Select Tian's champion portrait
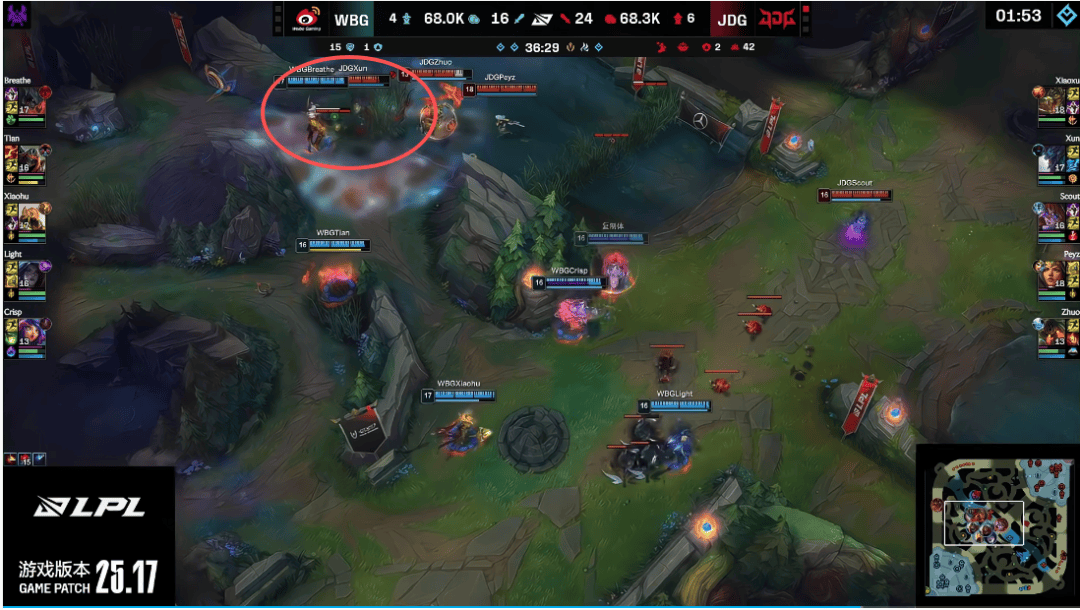Viewport: 1080px width, 610px height. [x=33, y=160]
